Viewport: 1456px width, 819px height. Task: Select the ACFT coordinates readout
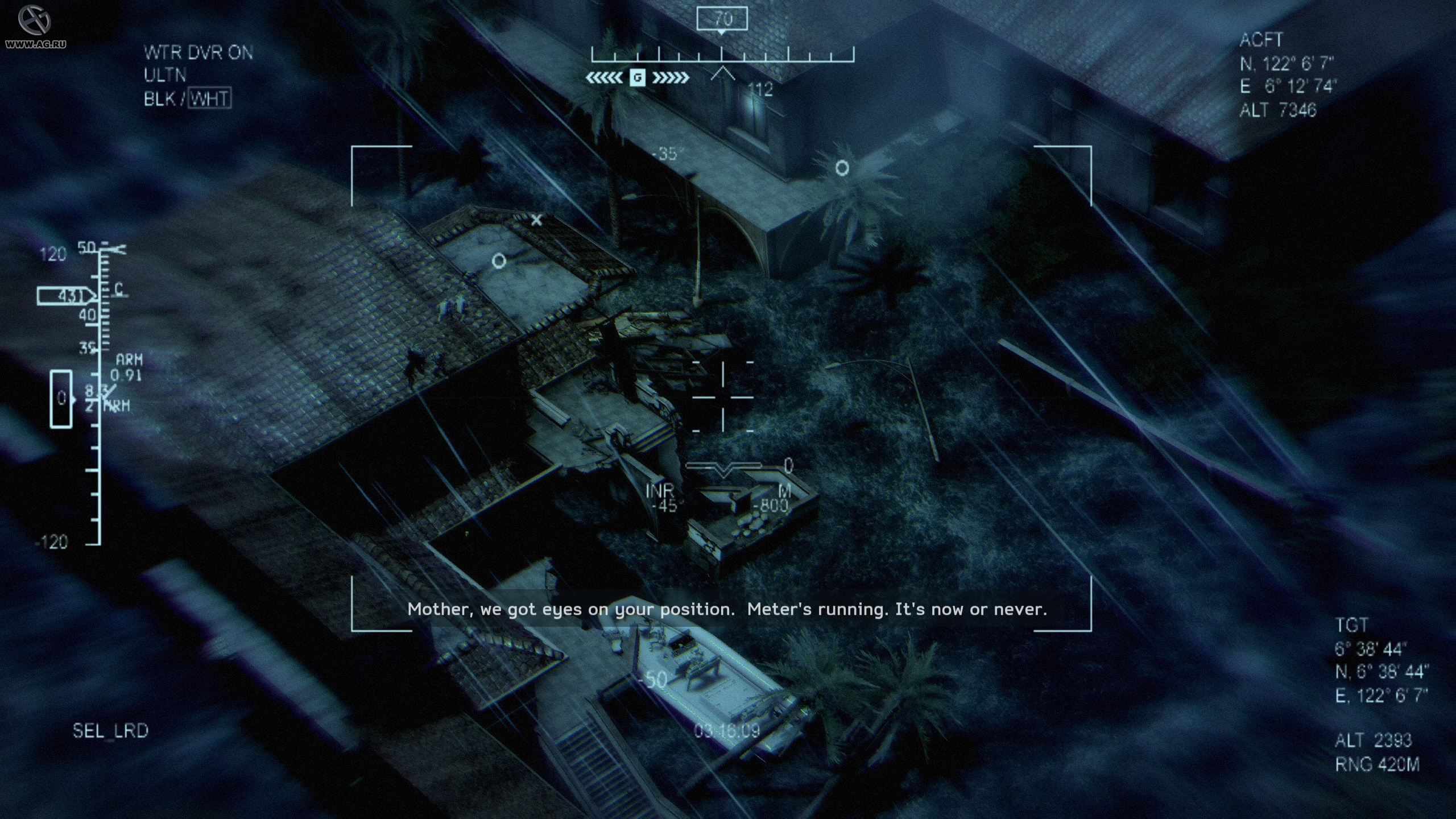pyautogui.click(x=1287, y=74)
